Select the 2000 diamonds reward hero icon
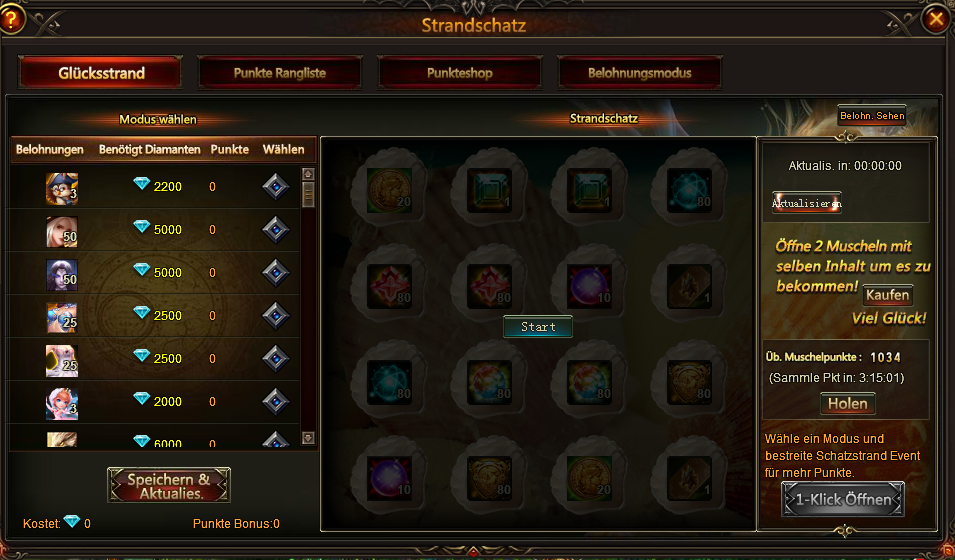The image size is (955, 560). pos(61,402)
